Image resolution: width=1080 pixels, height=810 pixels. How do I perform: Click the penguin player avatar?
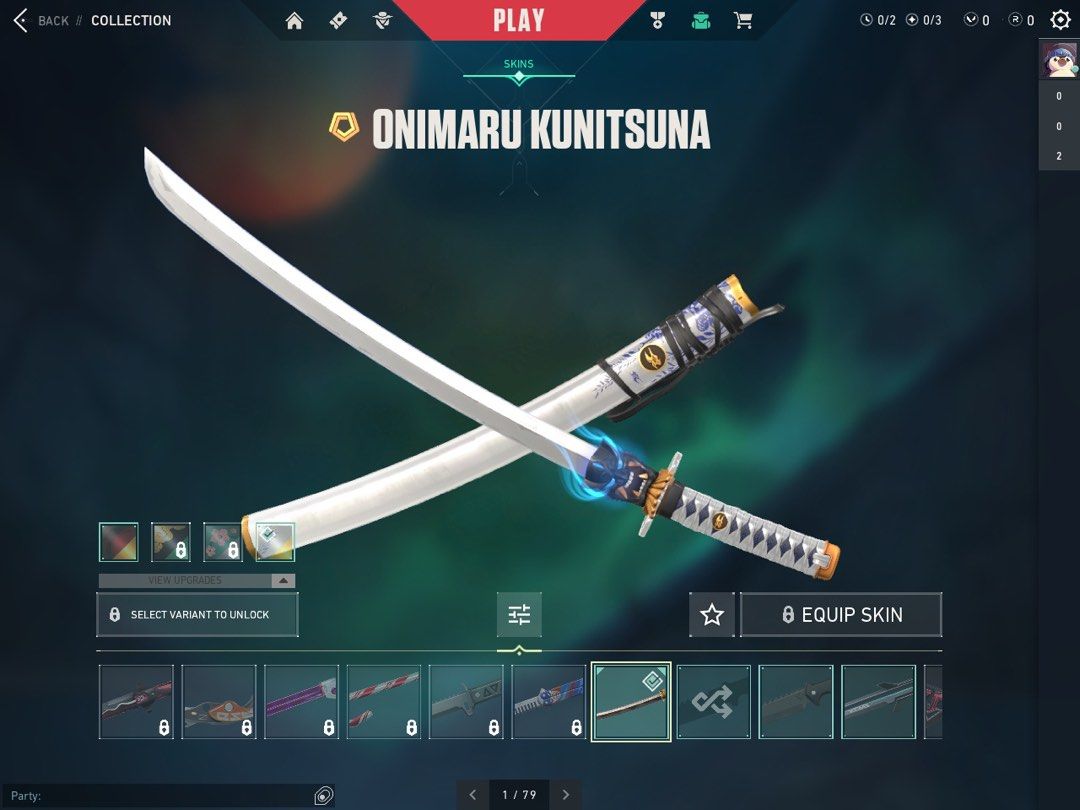click(1059, 59)
